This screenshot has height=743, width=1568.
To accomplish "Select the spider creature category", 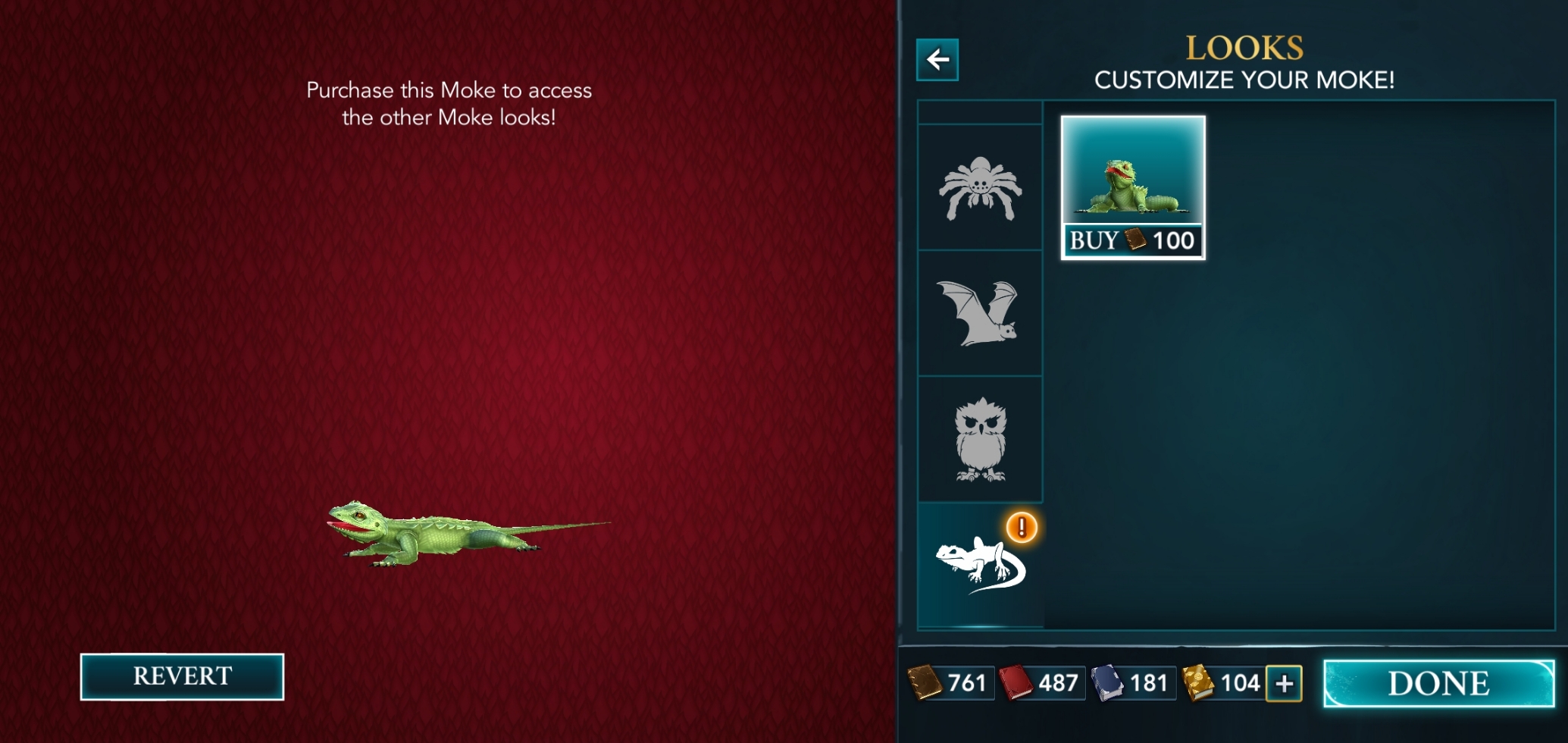I will click(x=980, y=189).
